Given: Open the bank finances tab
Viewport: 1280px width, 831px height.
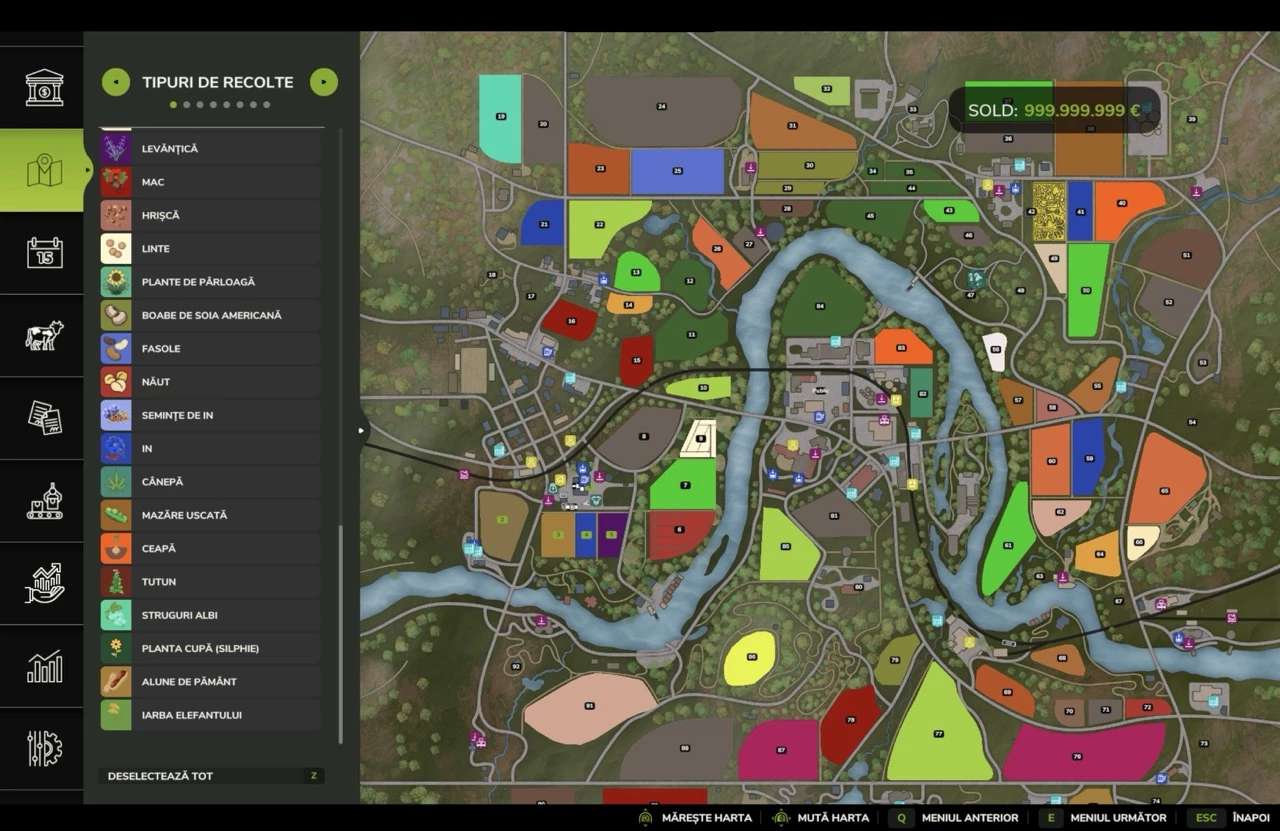Looking at the screenshot, I should (x=44, y=87).
